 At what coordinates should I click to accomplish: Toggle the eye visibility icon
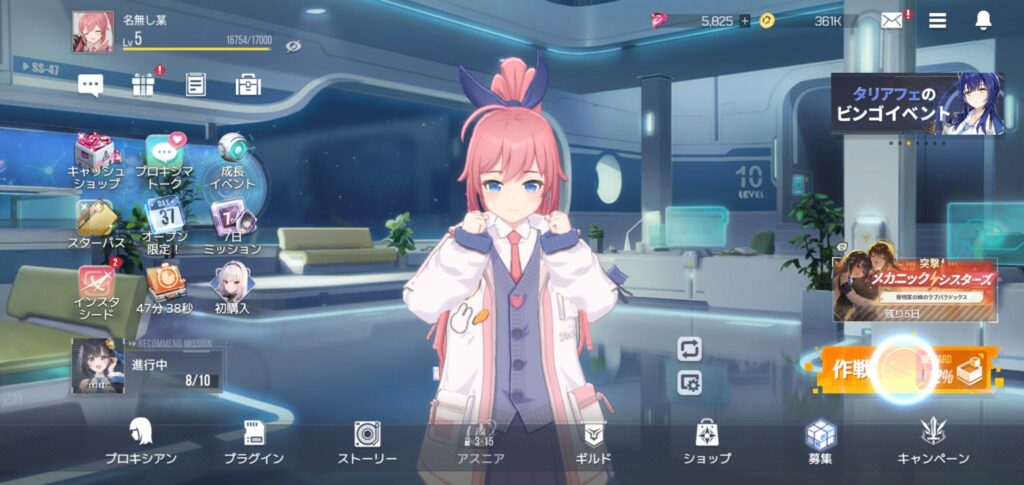pyautogui.click(x=293, y=46)
